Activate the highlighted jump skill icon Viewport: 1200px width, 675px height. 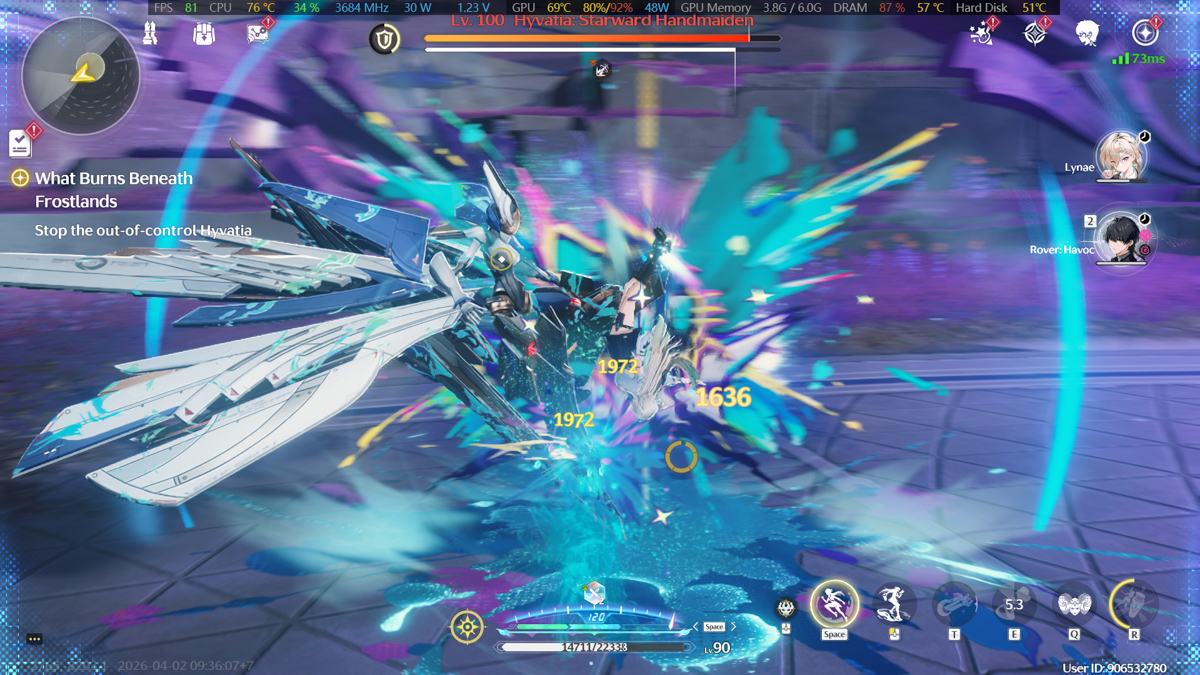(834, 603)
